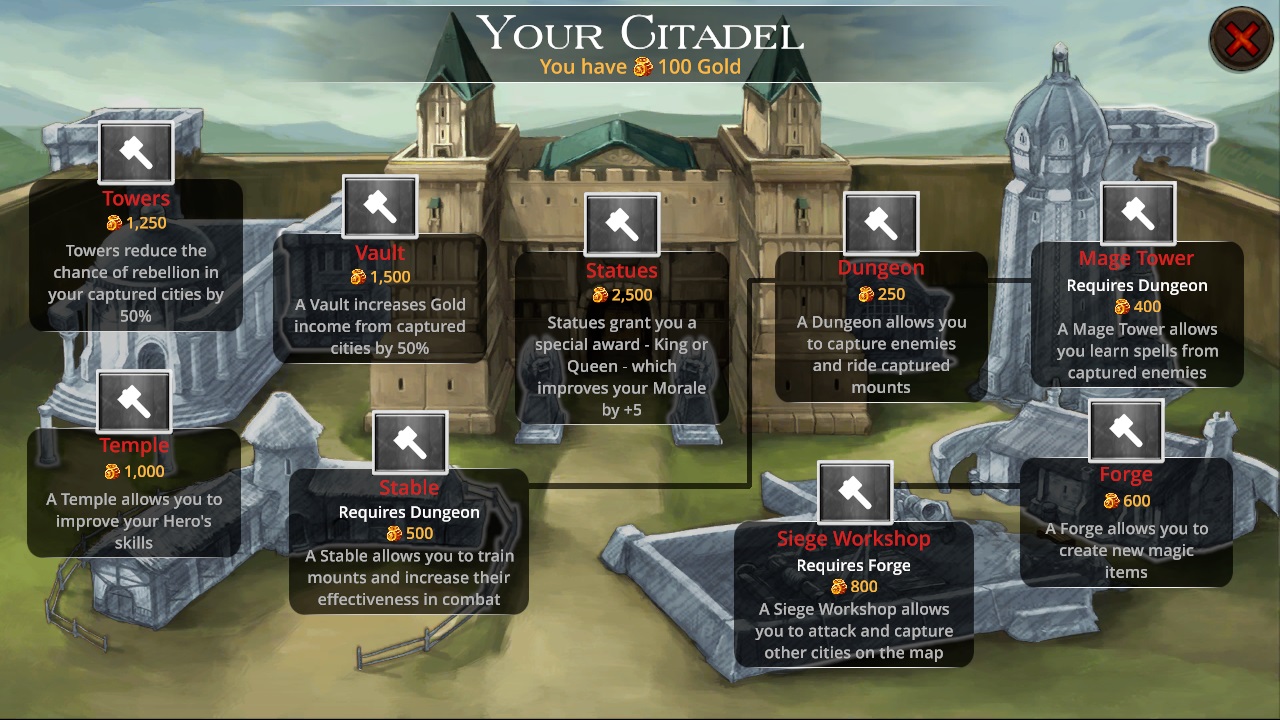Screen dimensions: 1280x720
Task: Click the Requires Forge label in Siege Workshop
Action: click(854, 565)
